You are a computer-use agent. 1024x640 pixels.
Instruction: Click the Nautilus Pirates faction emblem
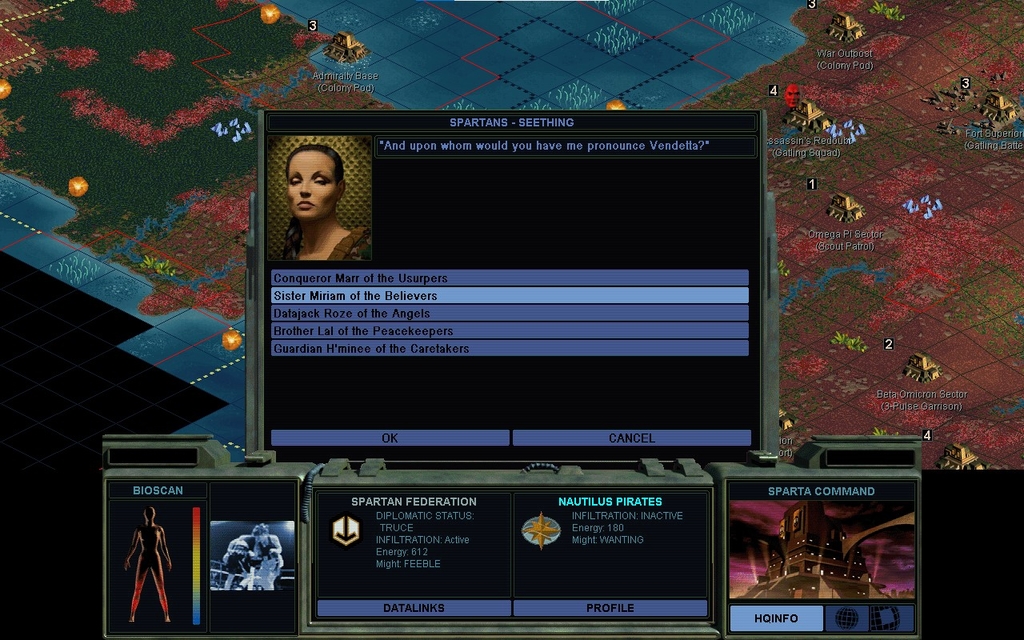pos(541,530)
